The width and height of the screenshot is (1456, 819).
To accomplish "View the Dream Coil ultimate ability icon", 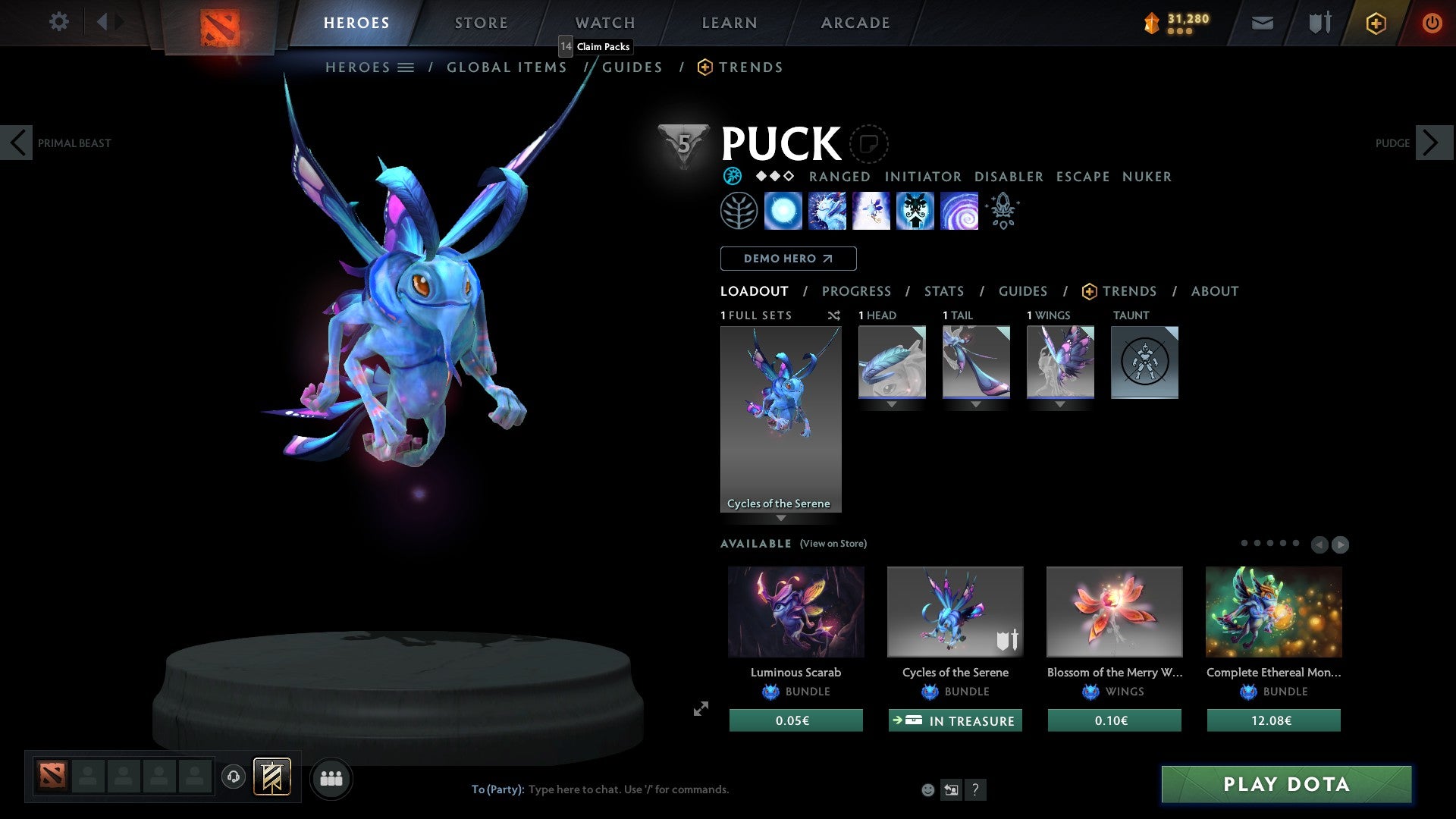I will point(959,211).
